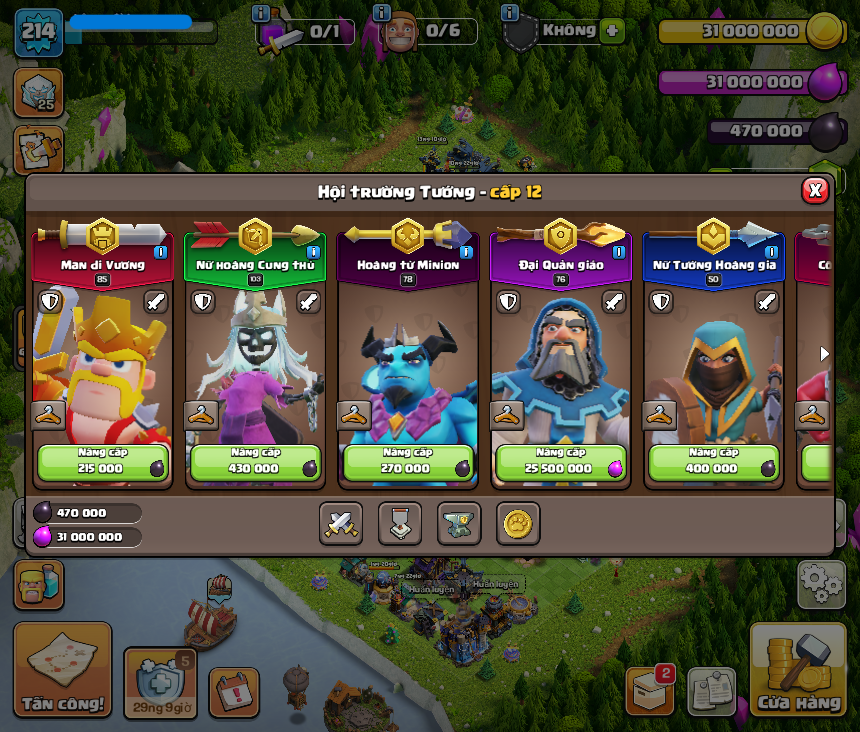Open the crate with red 2 badge
This screenshot has width=860, height=732.
(649, 690)
